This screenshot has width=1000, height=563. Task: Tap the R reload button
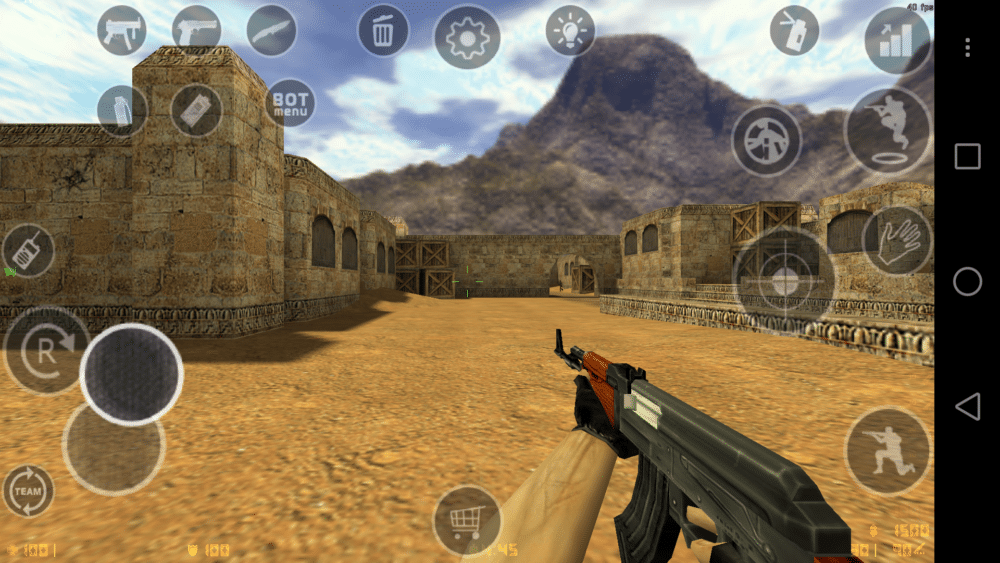point(46,350)
